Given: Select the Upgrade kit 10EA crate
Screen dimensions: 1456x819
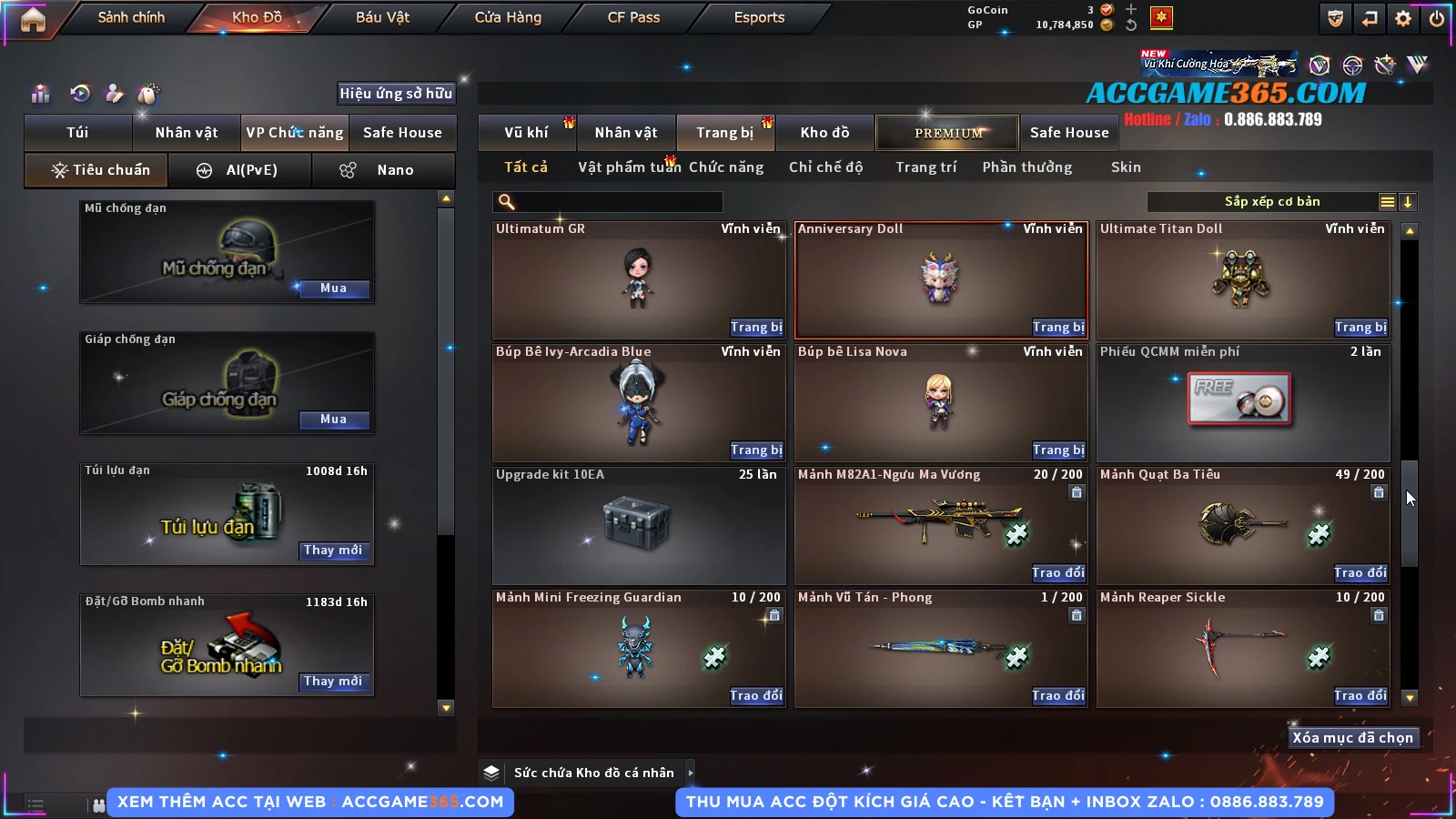Looking at the screenshot, I should (638, 525).
